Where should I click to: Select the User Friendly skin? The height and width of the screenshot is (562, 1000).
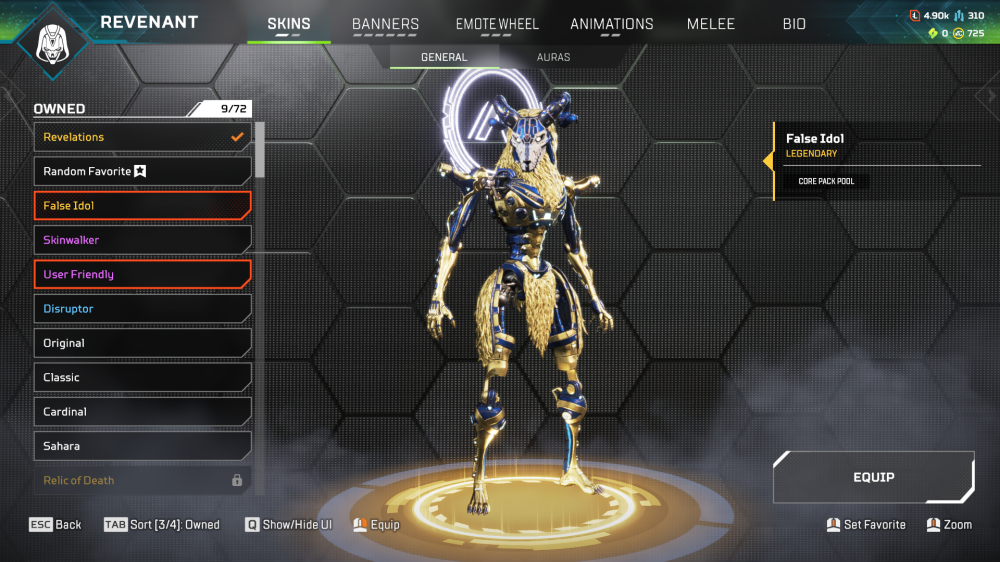click(142, 274)
